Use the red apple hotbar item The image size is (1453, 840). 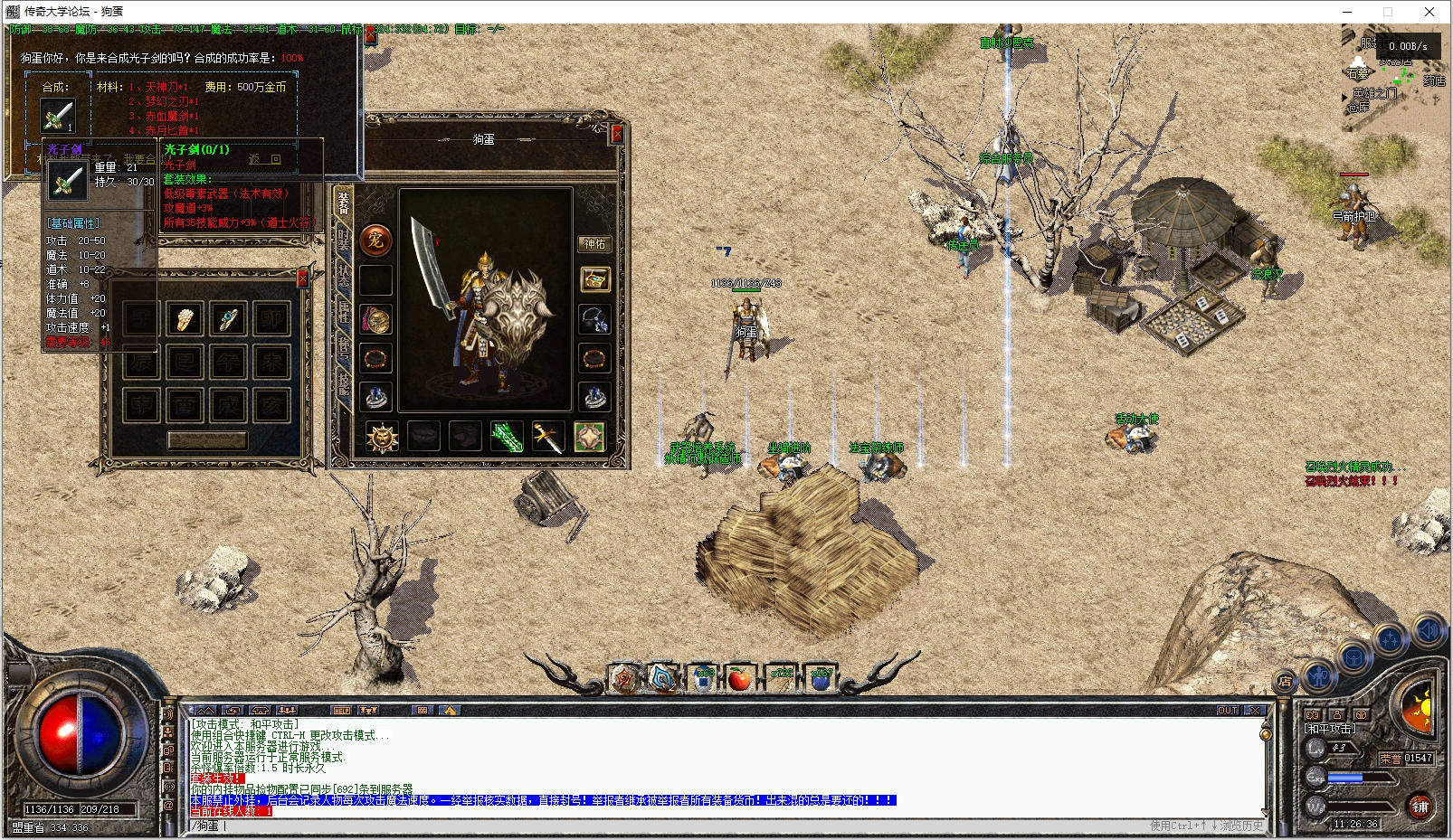[x=739, y=679]
